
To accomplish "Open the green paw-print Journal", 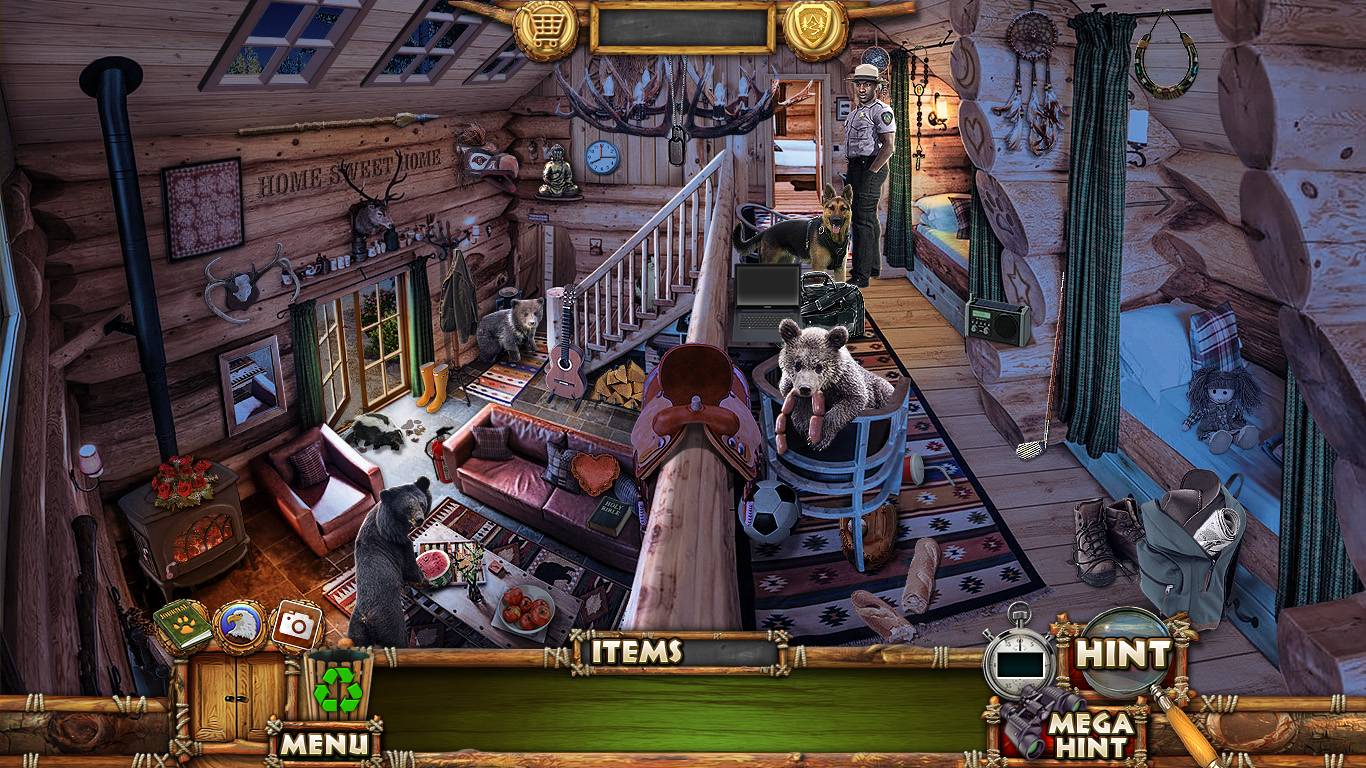I will click(183, 625).
